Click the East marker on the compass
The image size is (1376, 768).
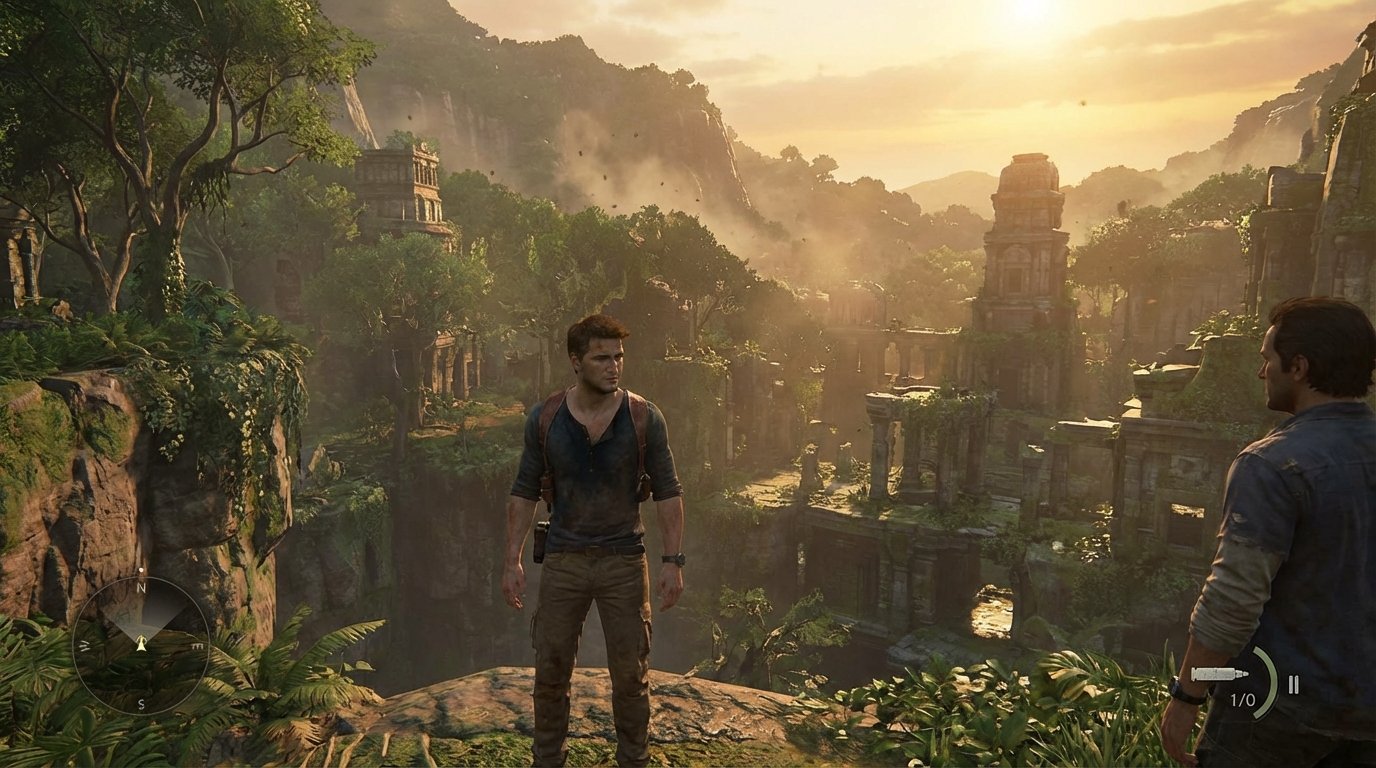tap(197, 645)
